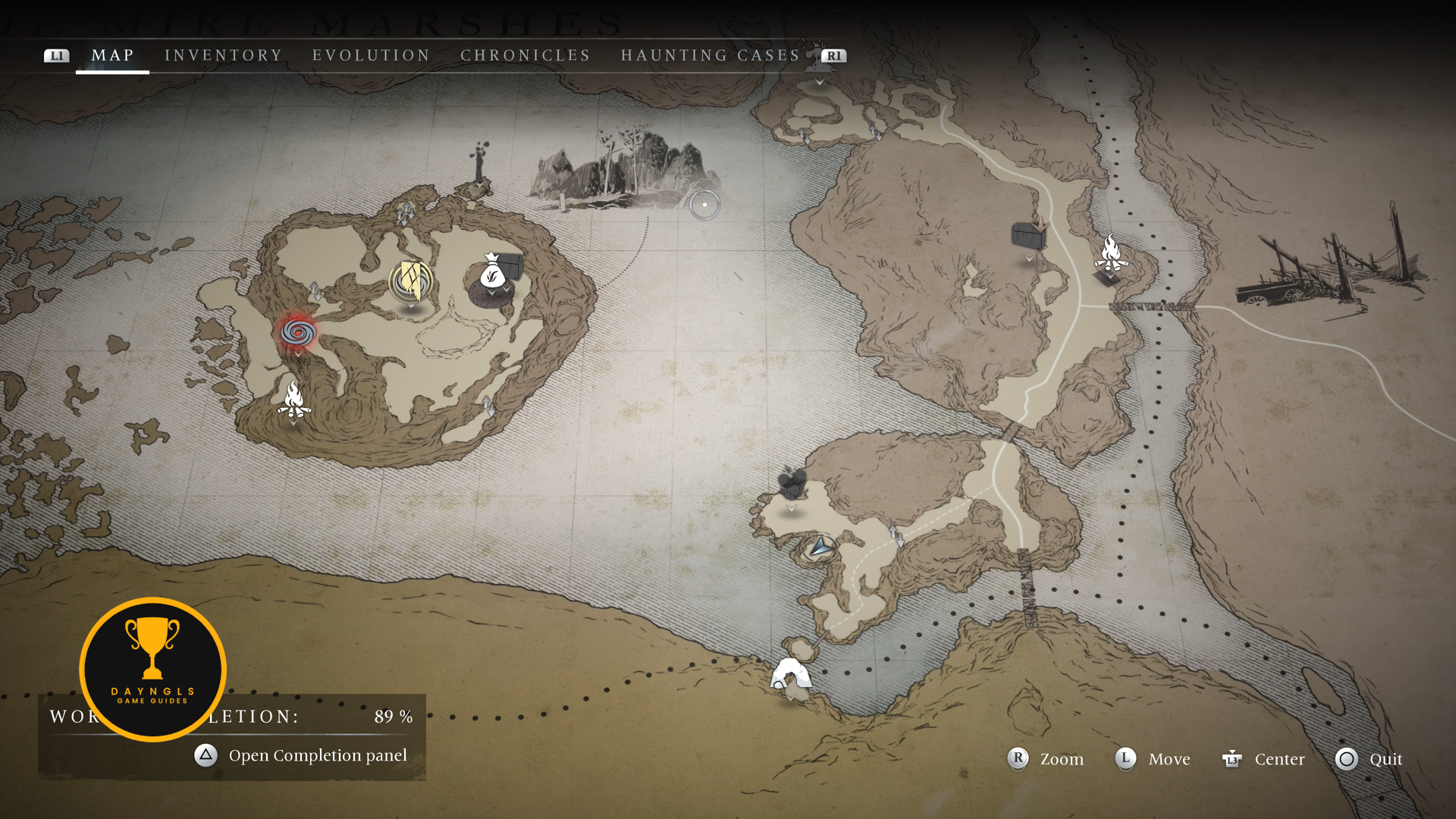Open the Evolution tab
The image size is (1456, 819).
coord(371,55)
